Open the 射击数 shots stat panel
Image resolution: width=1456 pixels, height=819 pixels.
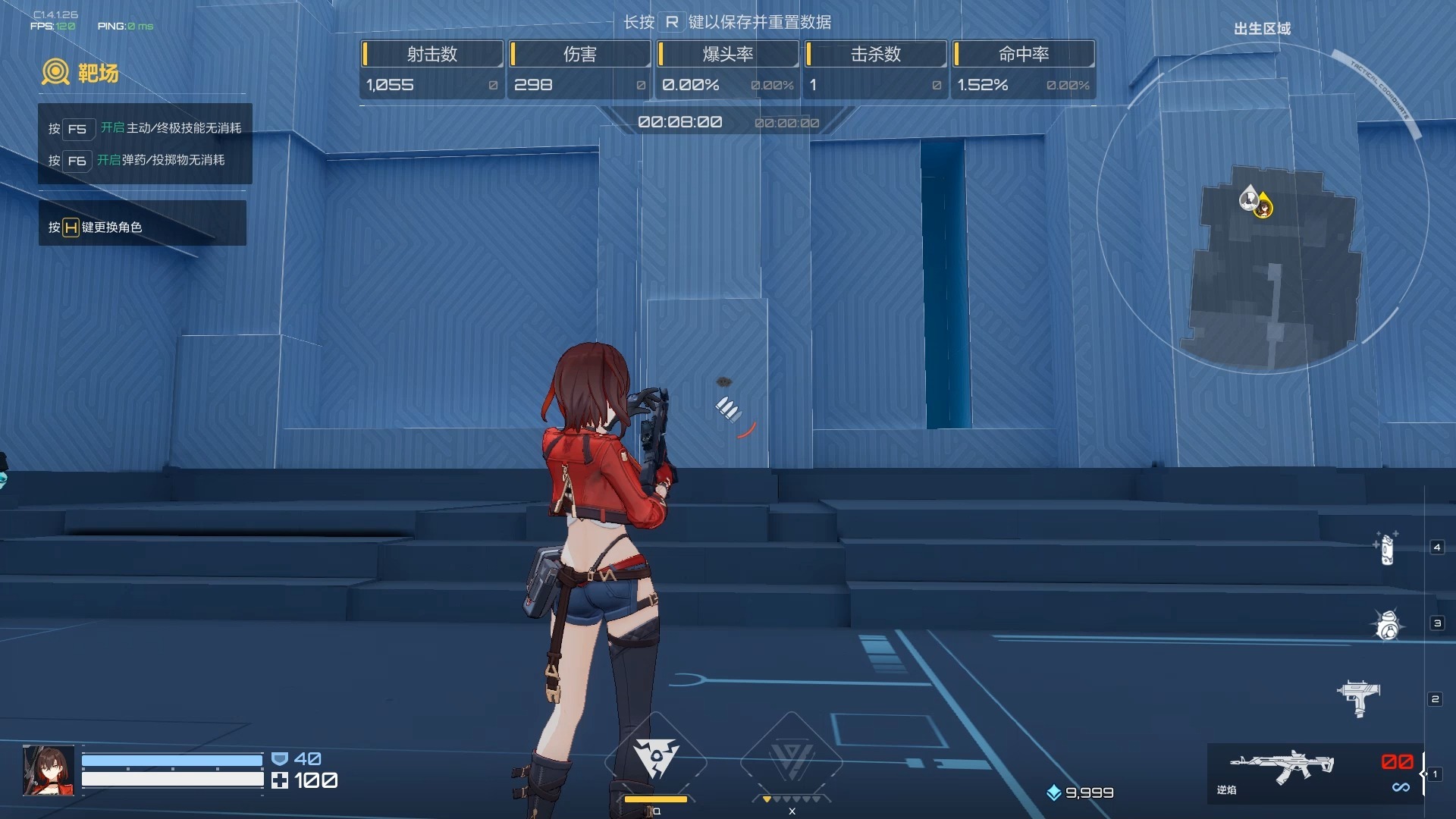[x=431, y=70]
